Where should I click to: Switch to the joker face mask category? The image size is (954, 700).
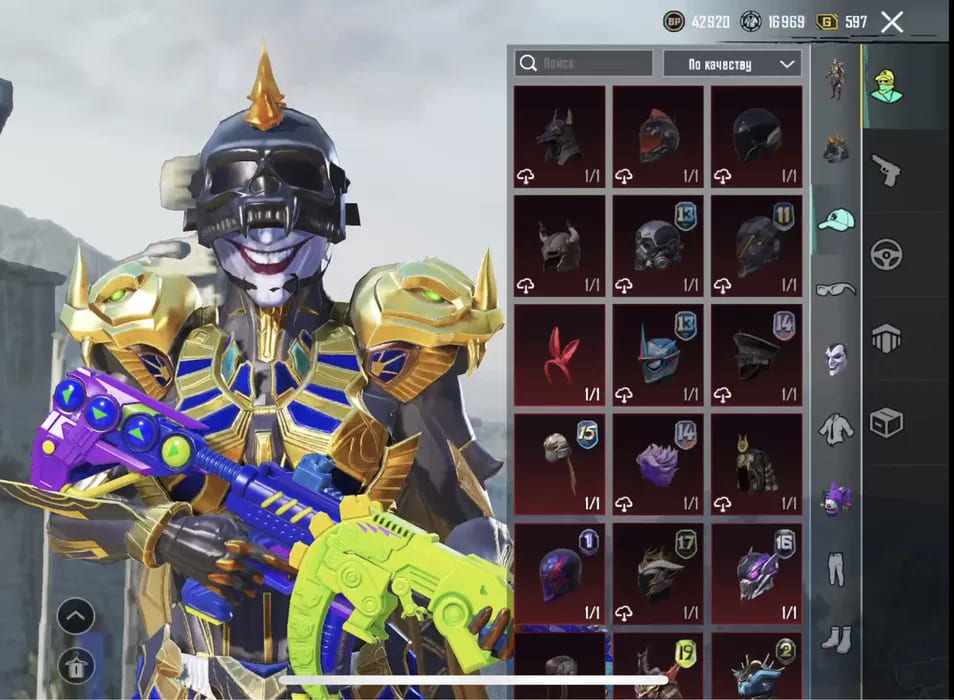click(x=835, y=358)
